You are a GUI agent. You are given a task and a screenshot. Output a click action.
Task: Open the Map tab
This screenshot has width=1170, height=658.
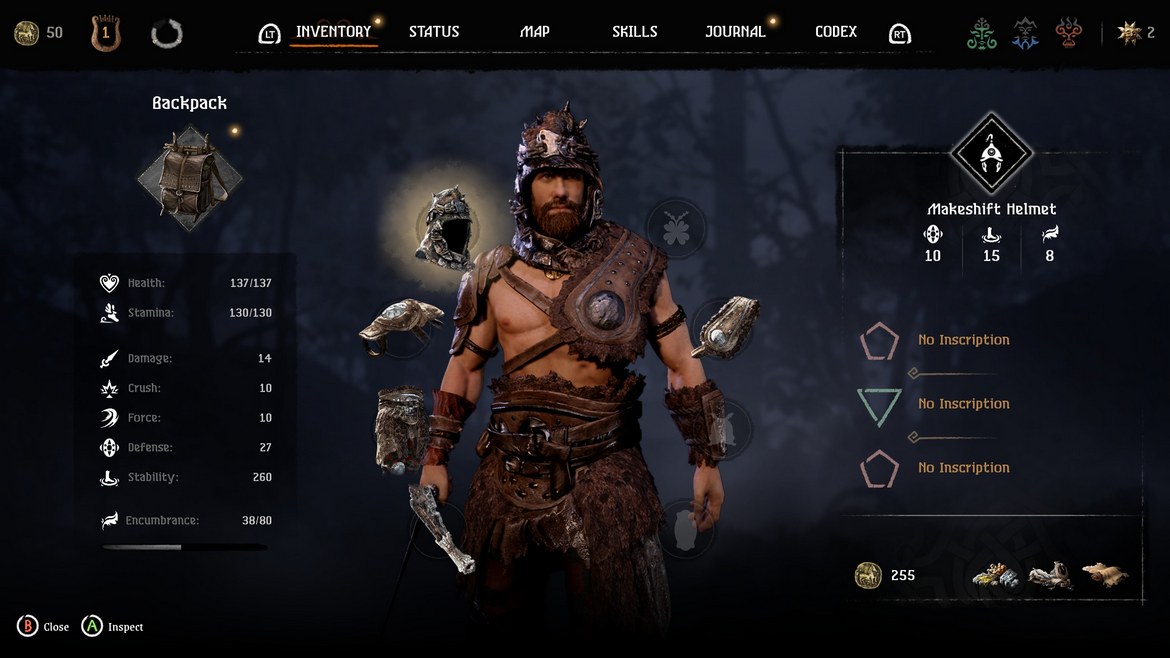click(x=535, y=32)
